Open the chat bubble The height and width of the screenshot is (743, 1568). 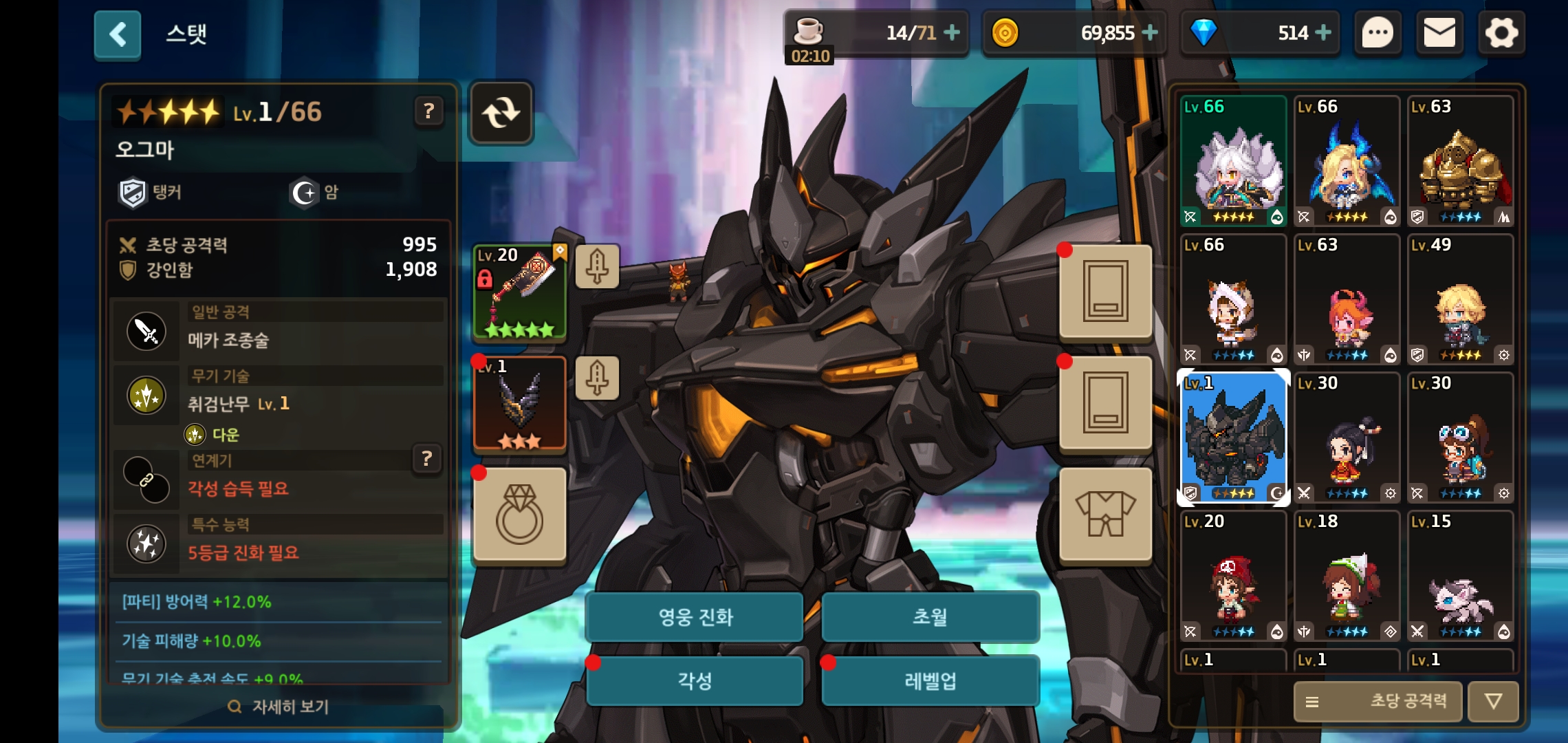click(x=1378, y=33)
